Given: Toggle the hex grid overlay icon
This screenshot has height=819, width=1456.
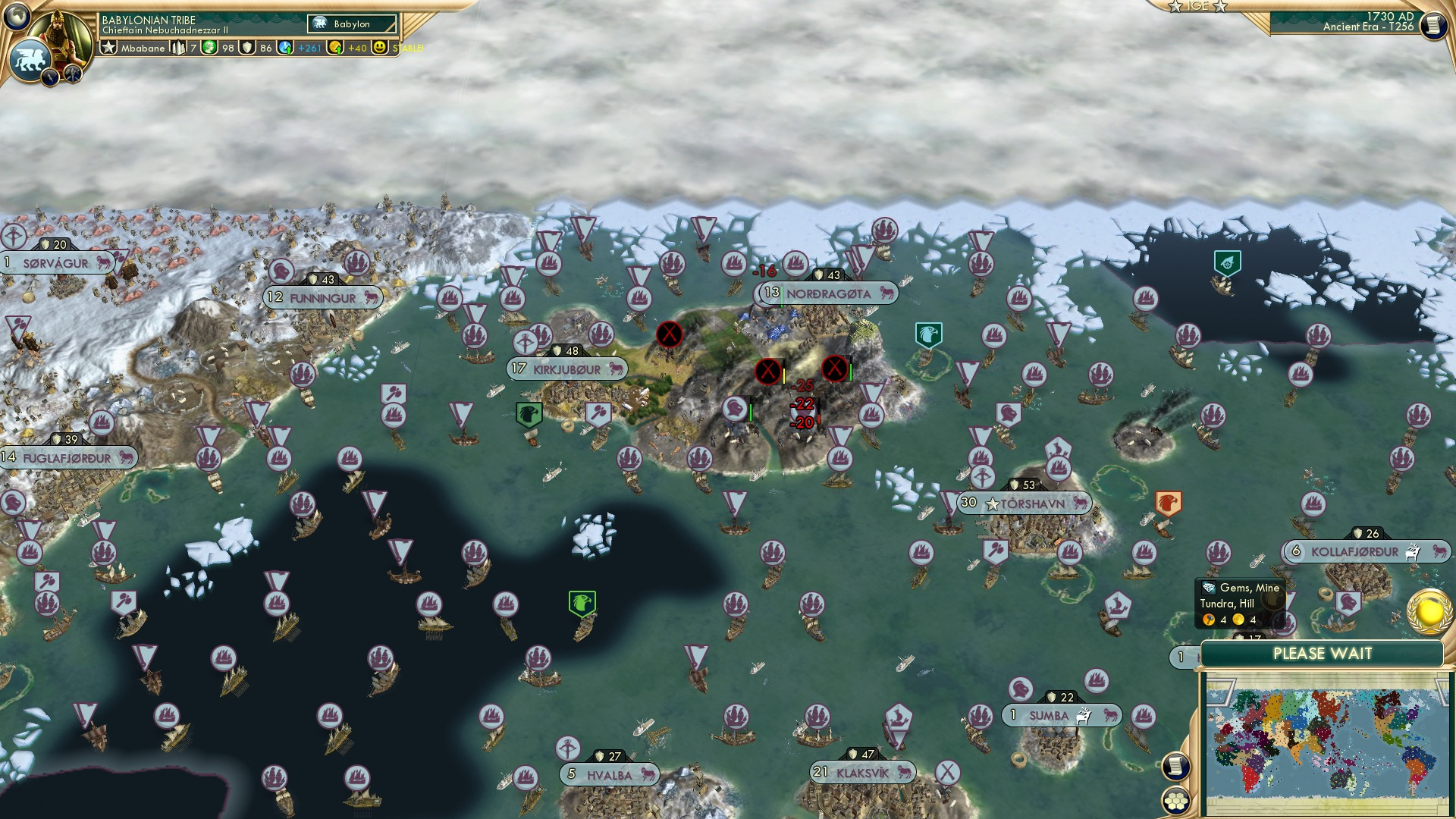Looking at the screenshot, I should click(1175, 802).
